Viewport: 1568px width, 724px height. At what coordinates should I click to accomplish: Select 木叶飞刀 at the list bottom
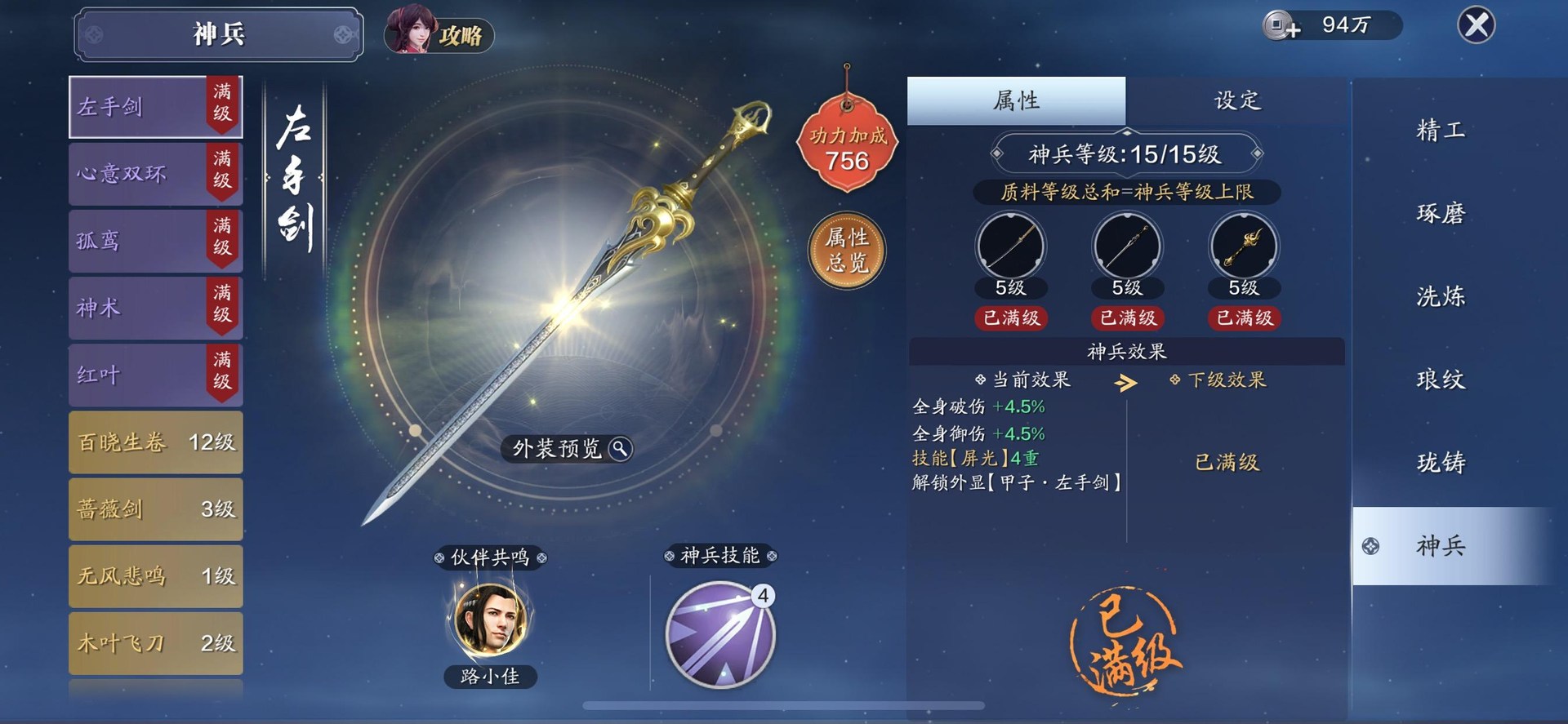[x=155, y=644]
